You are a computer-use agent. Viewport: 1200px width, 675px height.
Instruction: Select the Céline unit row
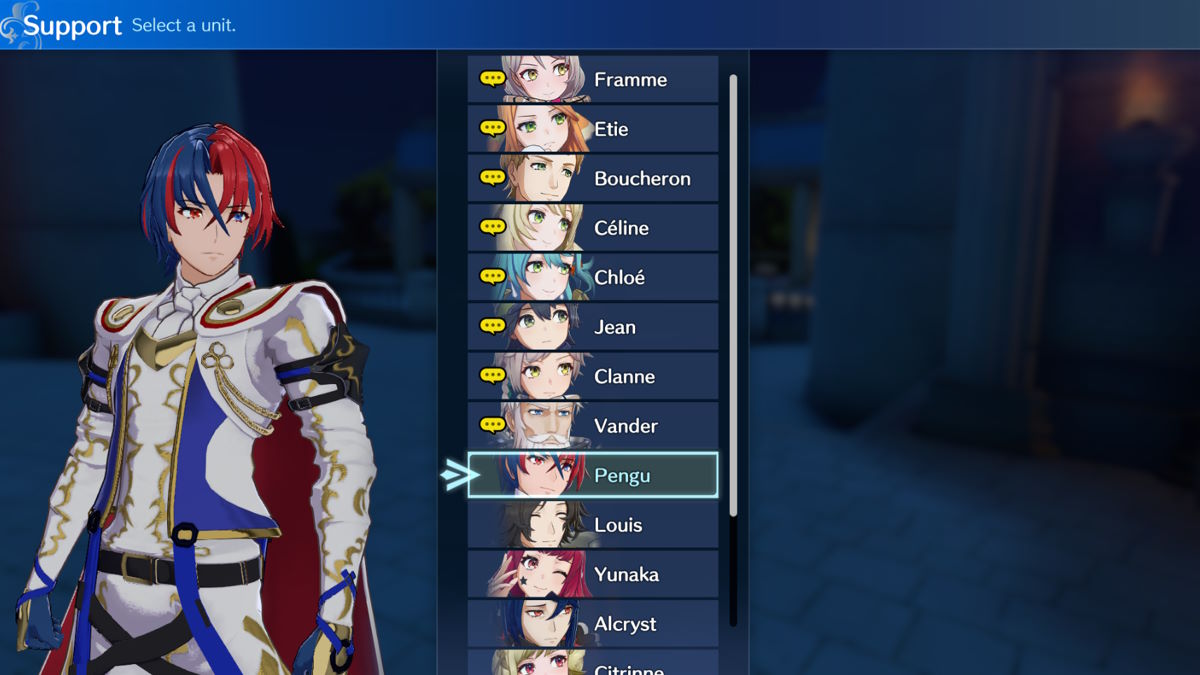(593, 228)
